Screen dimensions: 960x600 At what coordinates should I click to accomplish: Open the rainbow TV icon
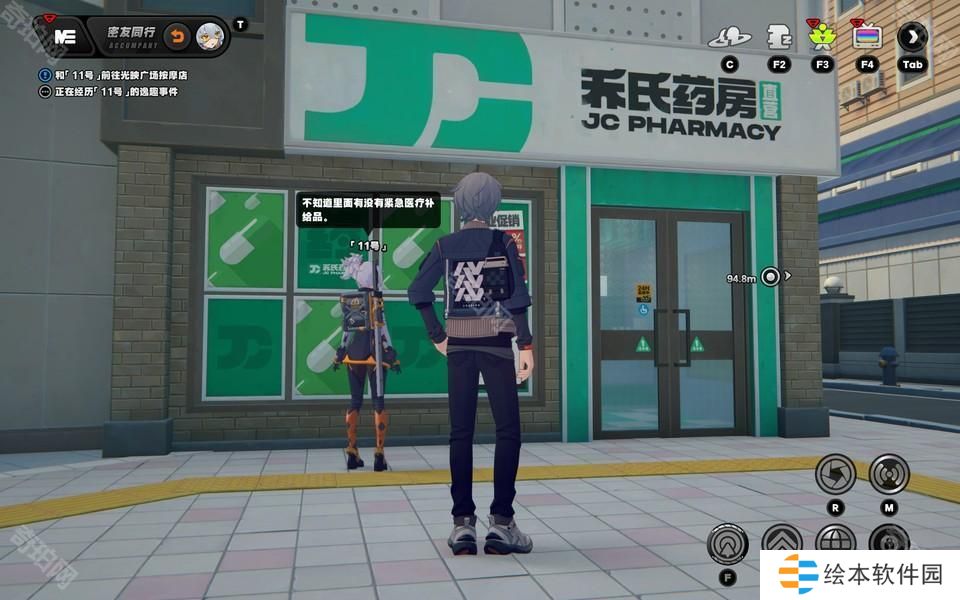click(x=867, y=38)
